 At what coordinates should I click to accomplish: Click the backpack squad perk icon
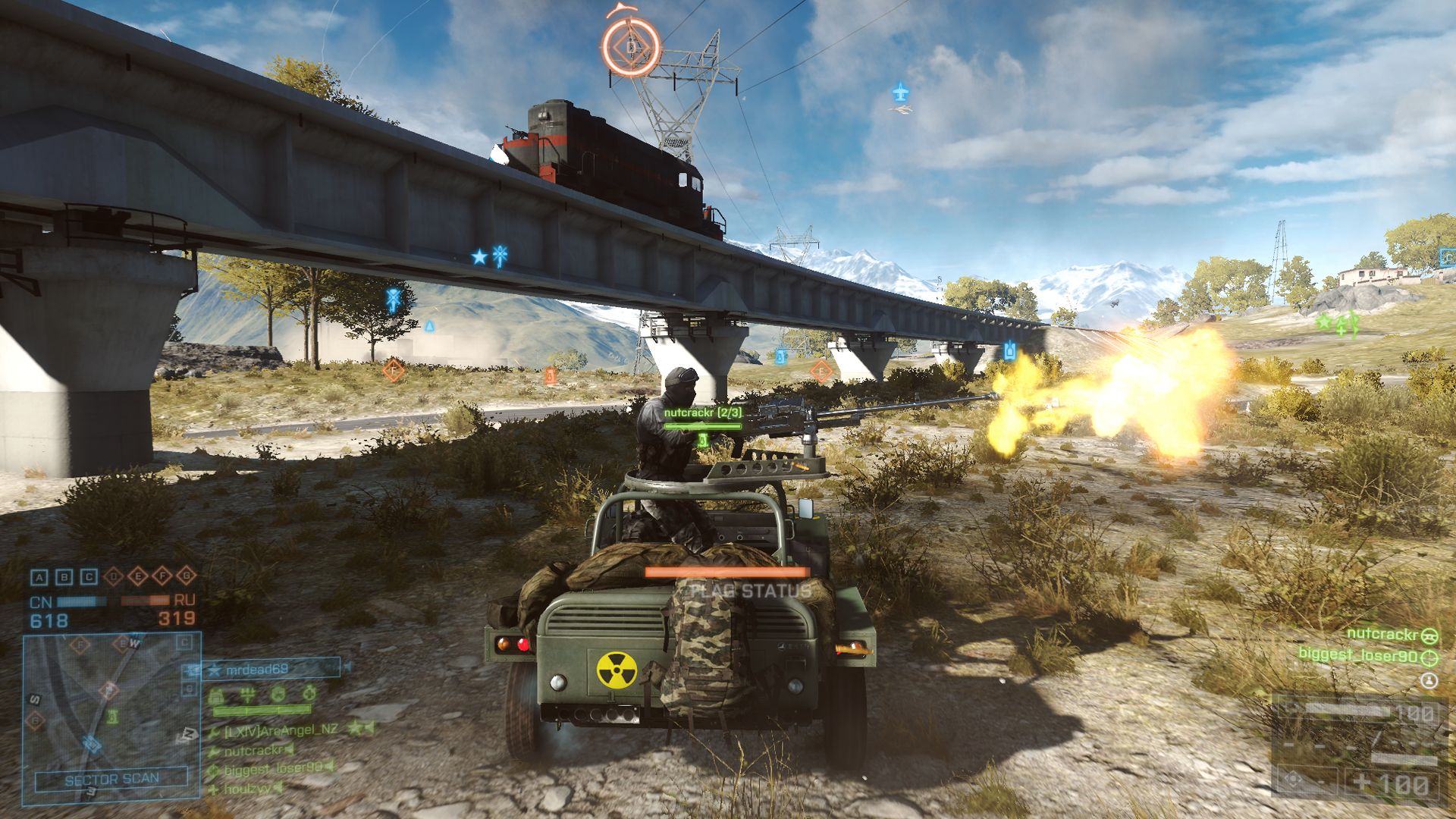coord(216,694)
